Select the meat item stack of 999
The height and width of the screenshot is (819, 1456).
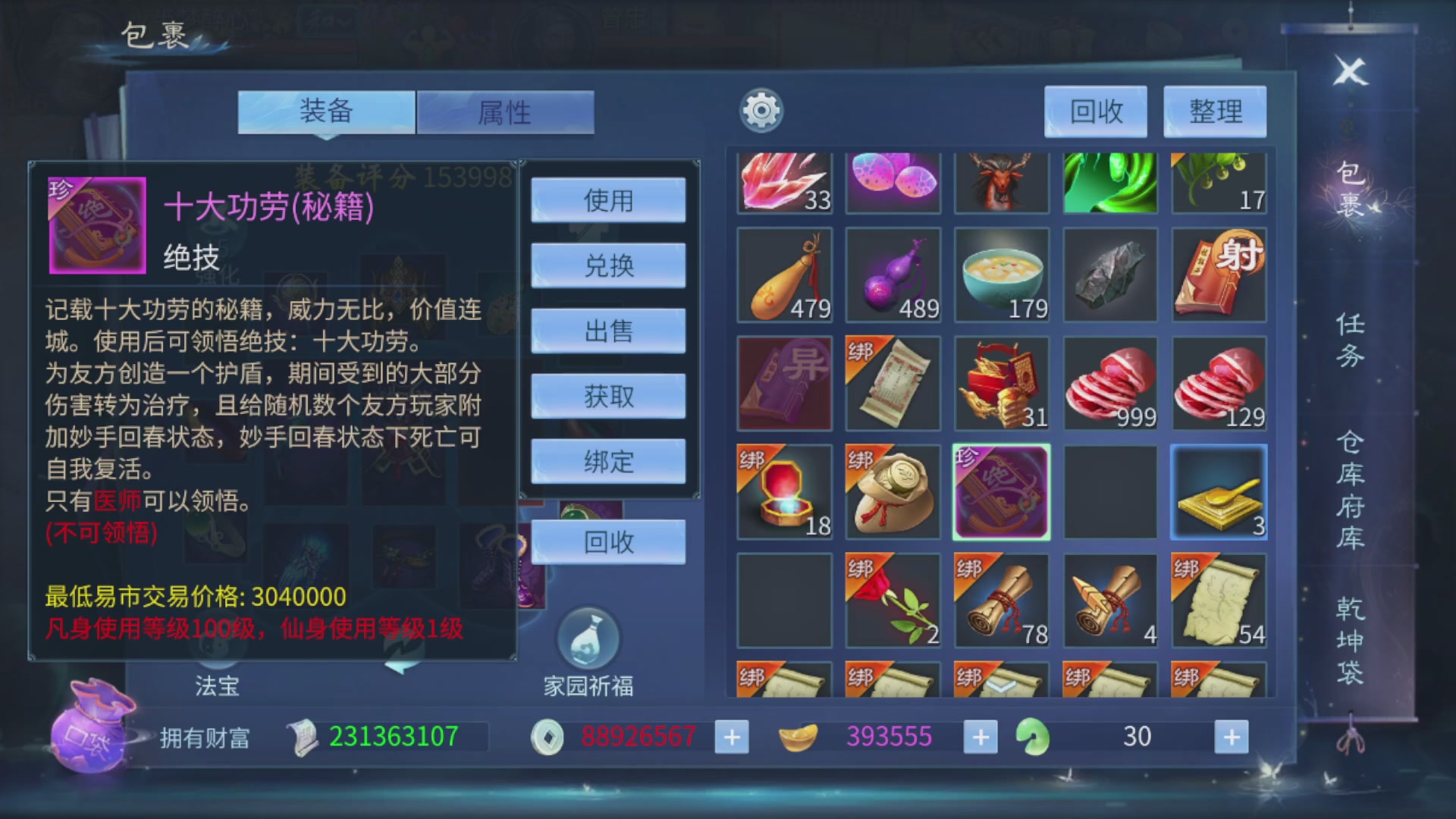[1109, 383]
